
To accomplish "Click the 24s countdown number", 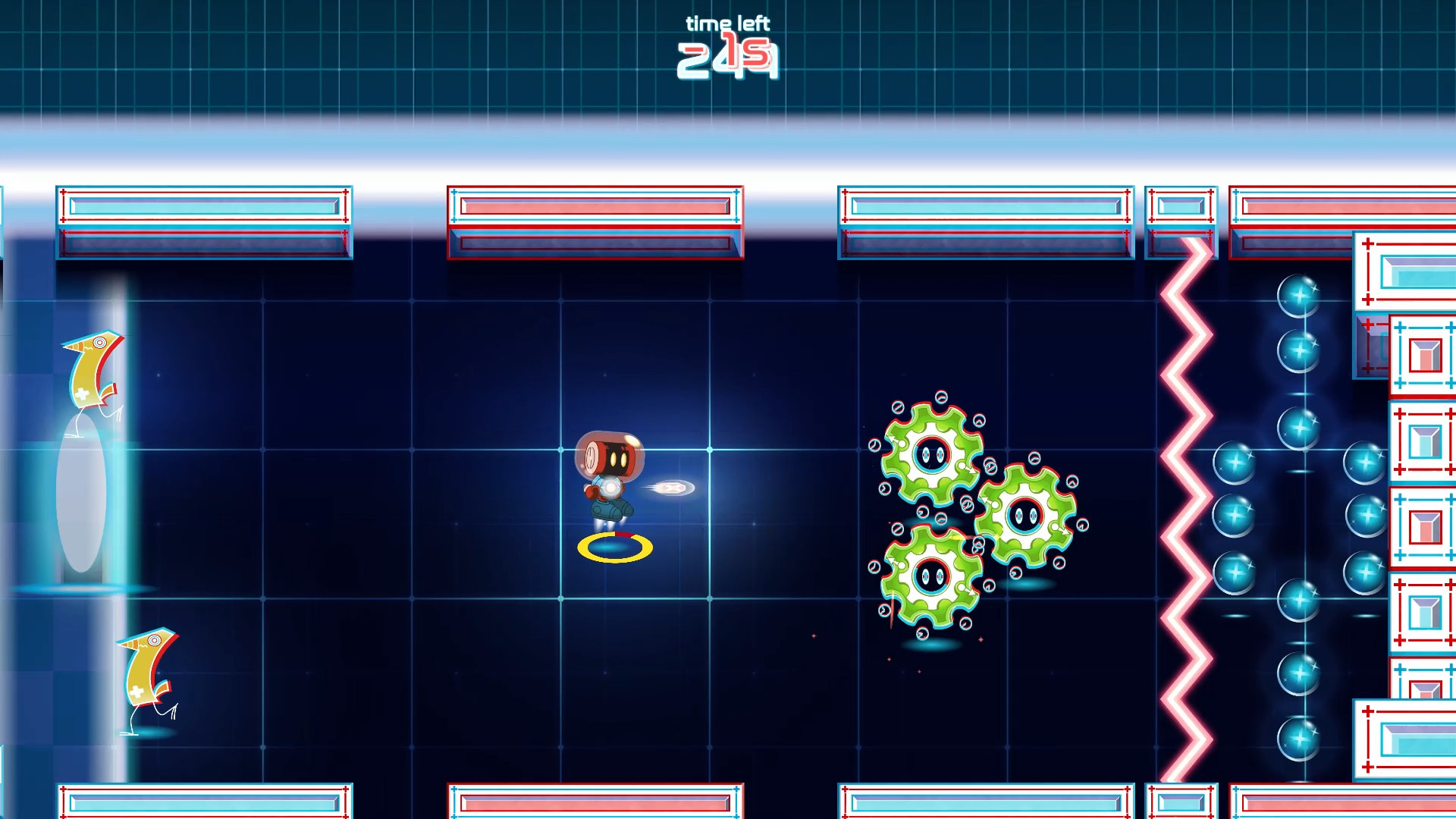I will (726, 61).
